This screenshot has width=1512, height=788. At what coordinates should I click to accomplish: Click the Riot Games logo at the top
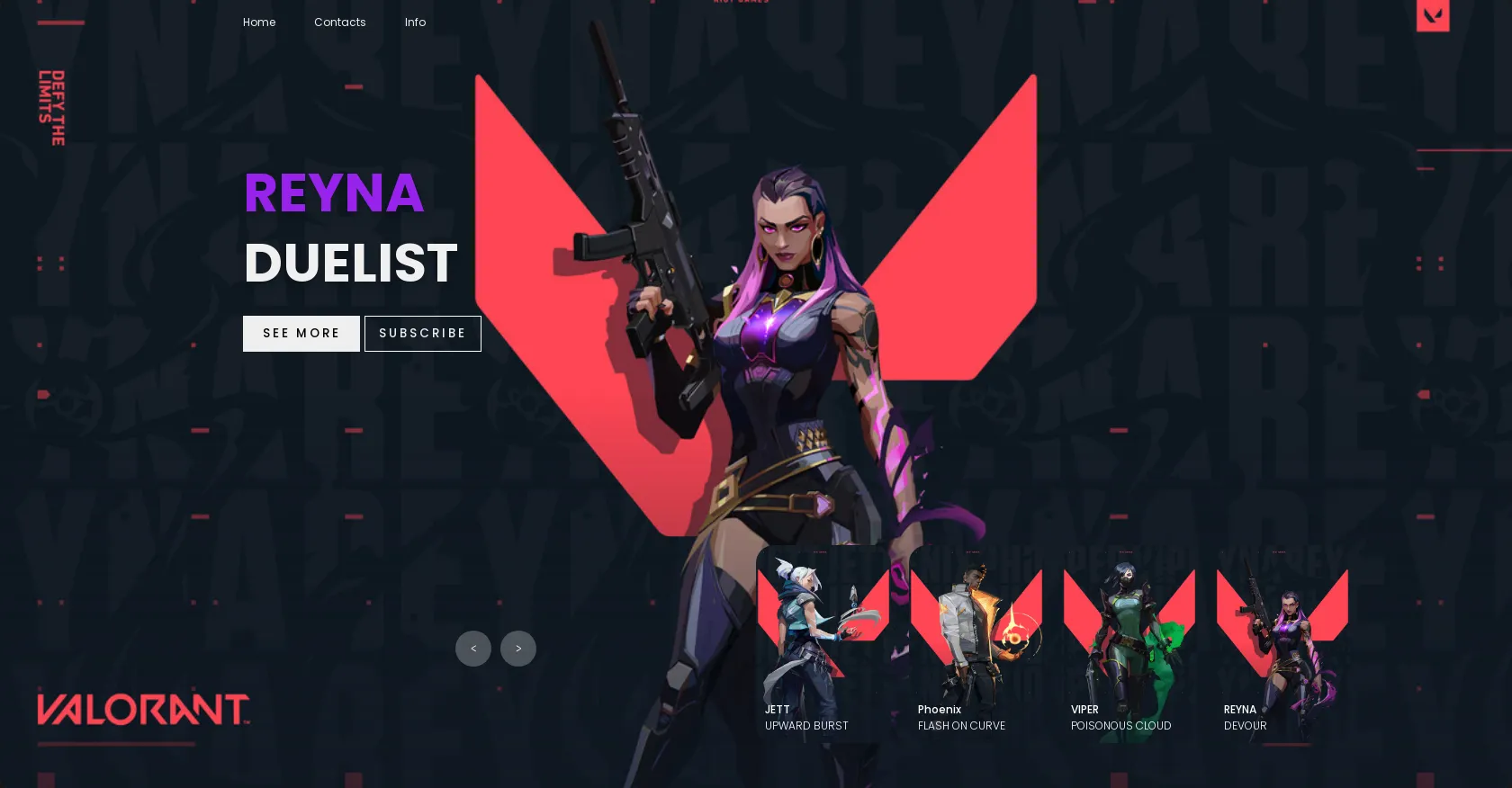tap(740, 3)
